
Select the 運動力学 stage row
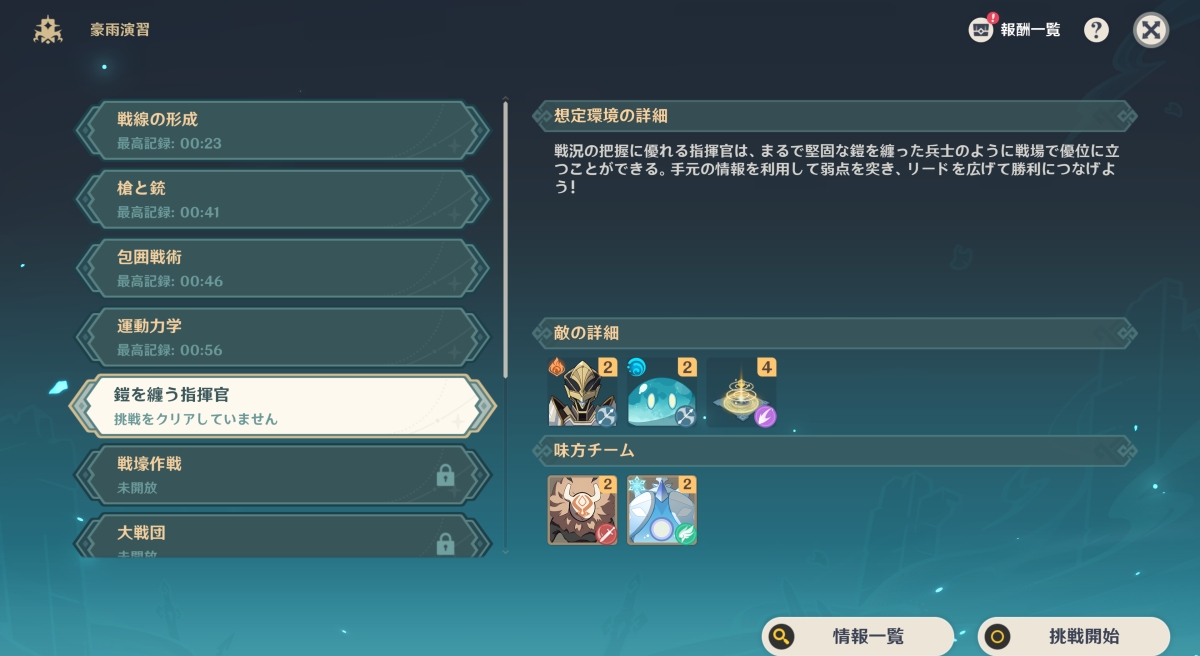(x=282, y=338)
